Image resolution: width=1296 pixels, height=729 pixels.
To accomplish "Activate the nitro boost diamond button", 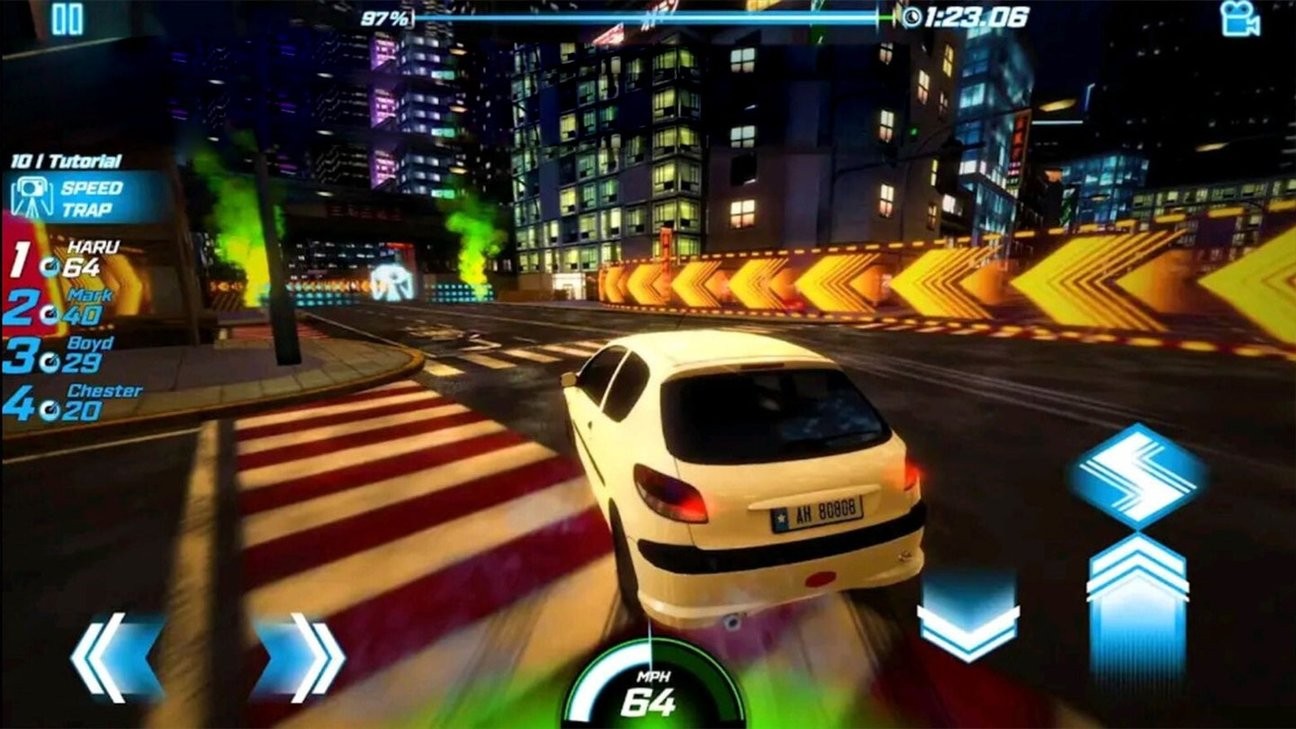I will 1137,476.
